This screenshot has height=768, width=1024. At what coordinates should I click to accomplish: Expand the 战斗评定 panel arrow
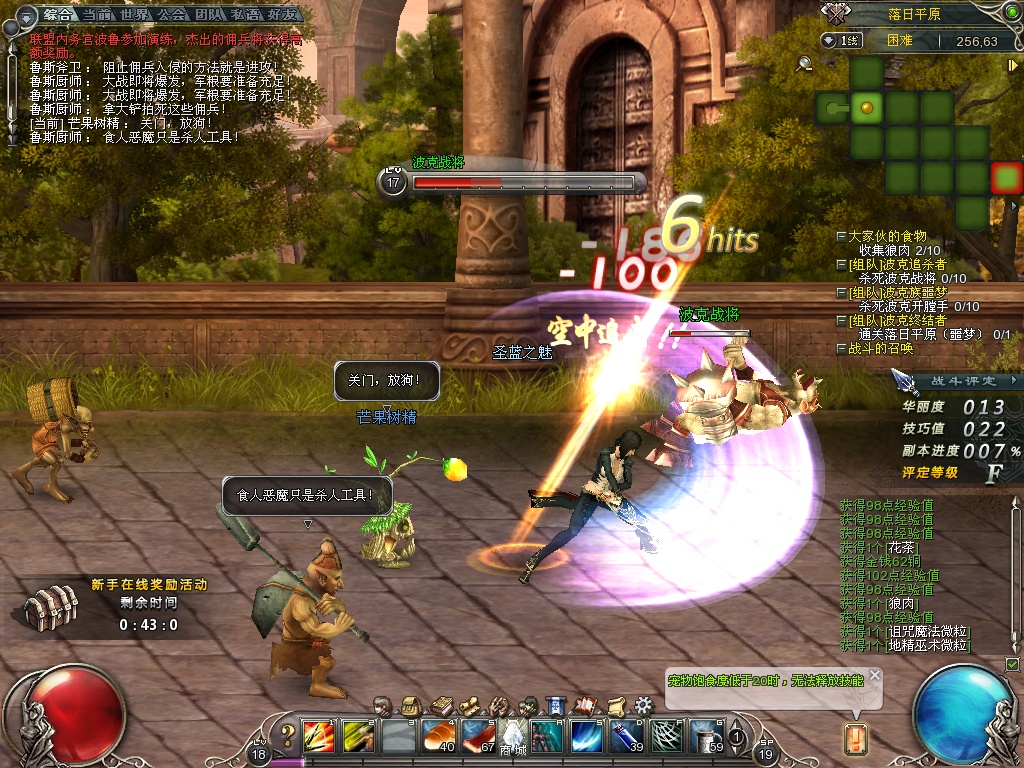point(1014,381)
